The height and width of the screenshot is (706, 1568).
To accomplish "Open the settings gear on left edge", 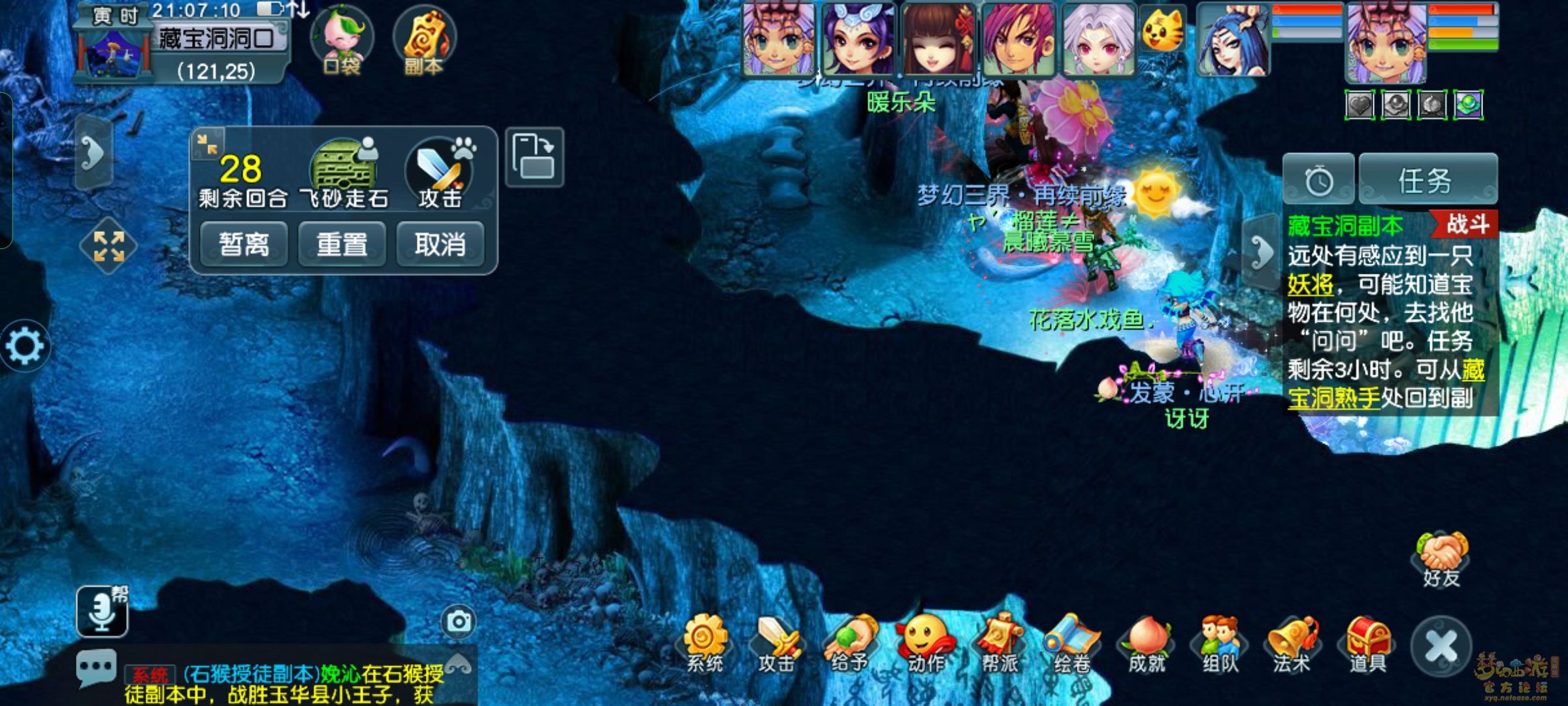I will (25, 346).
